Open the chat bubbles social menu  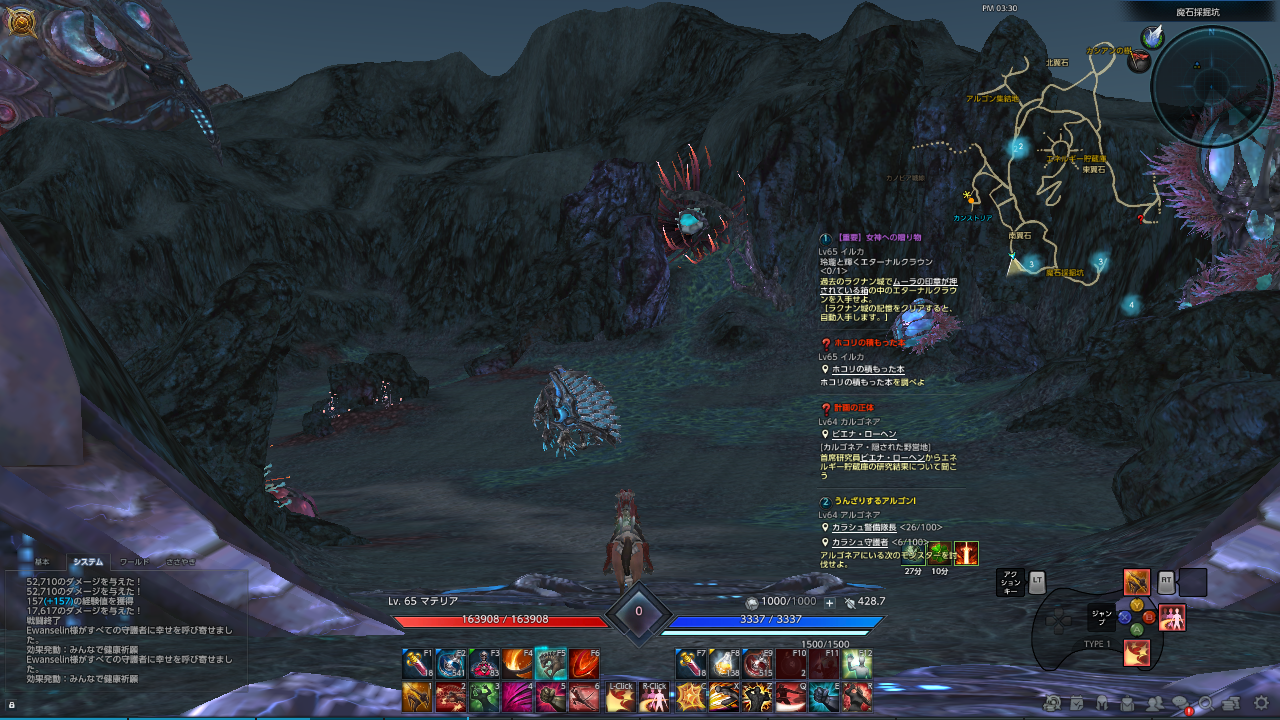point(1180,704)
